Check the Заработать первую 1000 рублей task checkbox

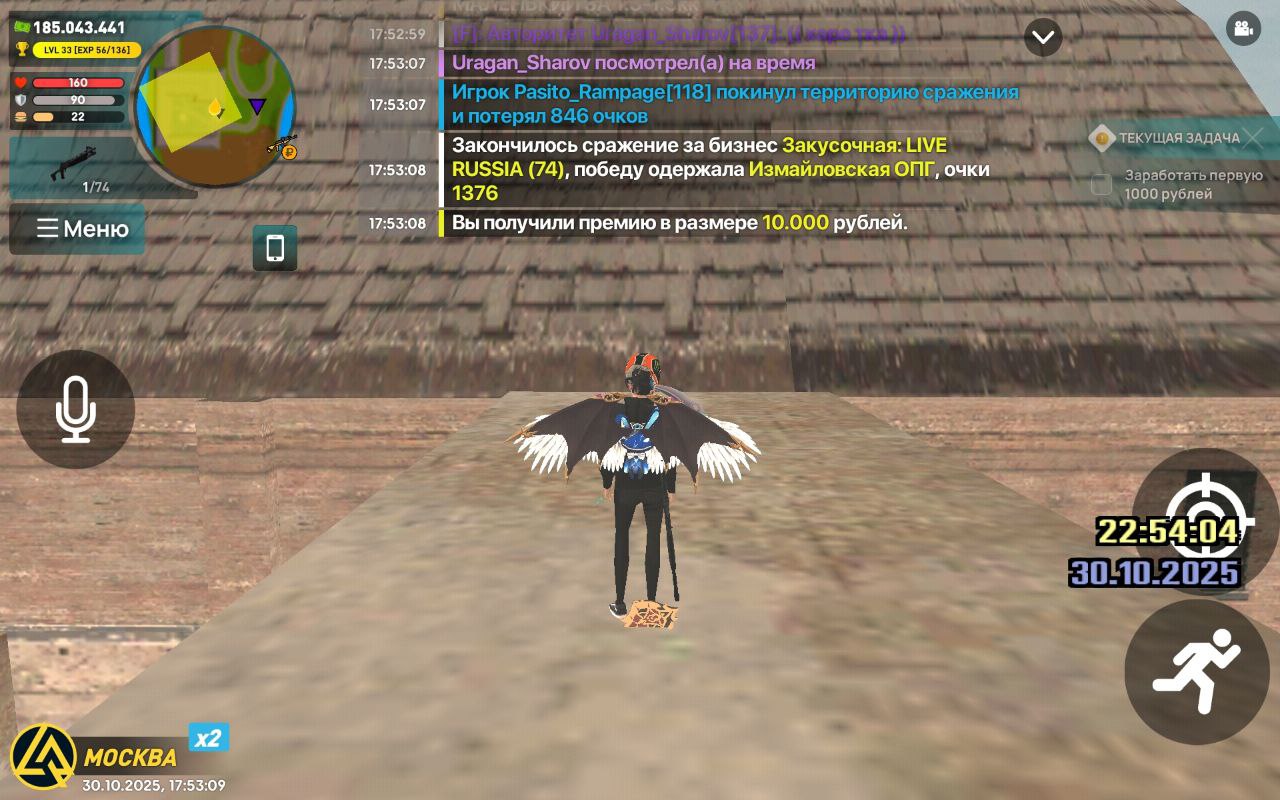[x=1100, y=184]
